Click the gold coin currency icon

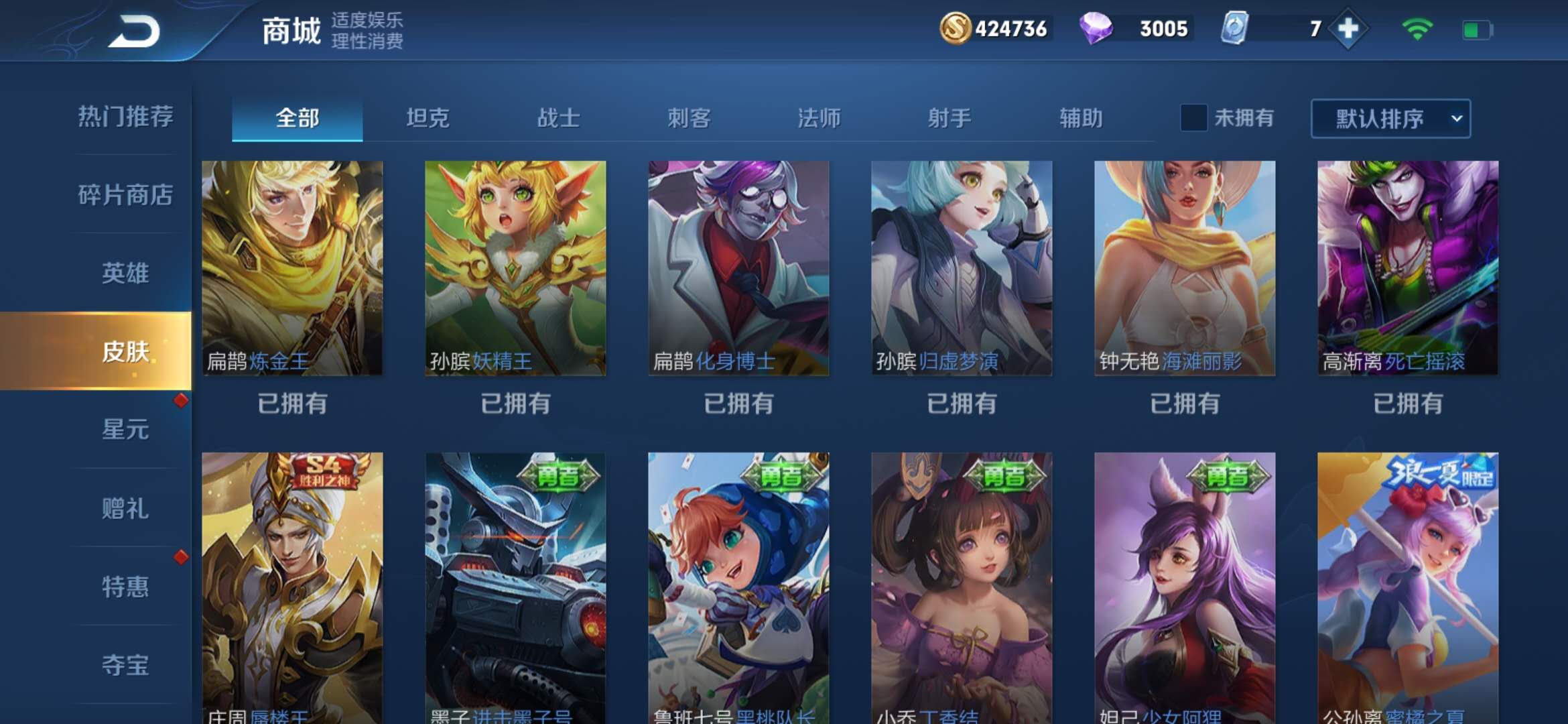coord(956,29)
